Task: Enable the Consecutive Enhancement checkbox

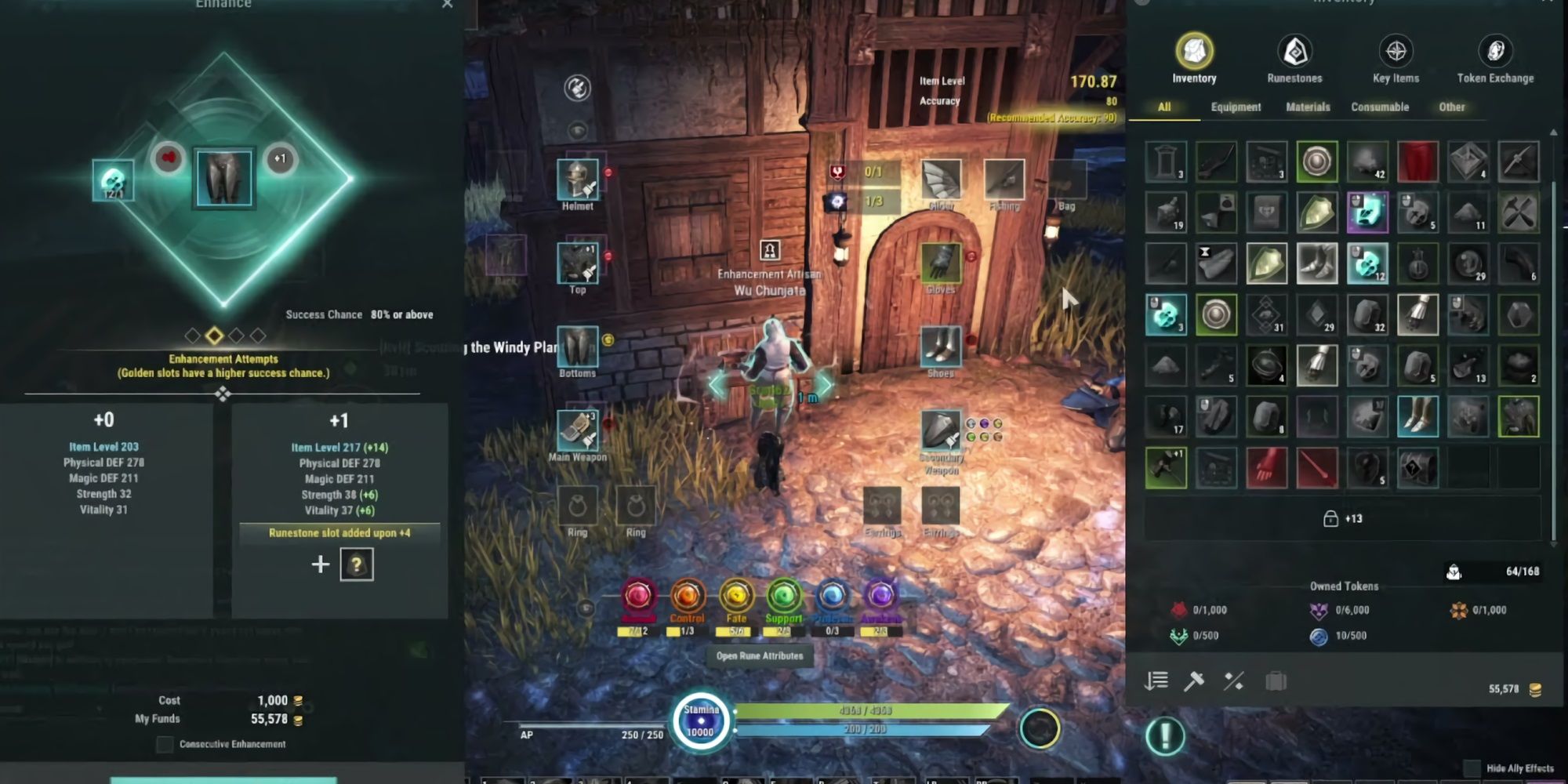Action: (163, 744)
